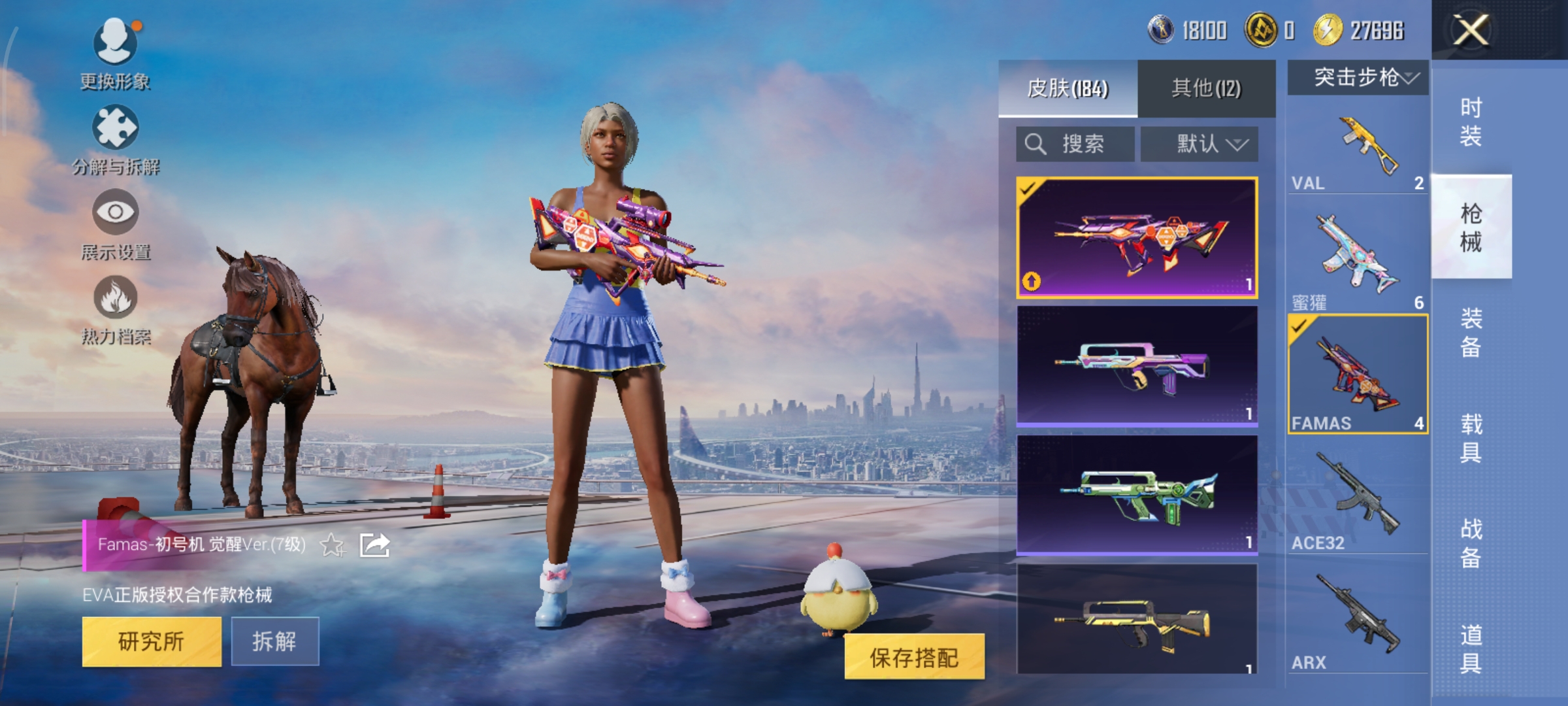The width and height of the screenshot is (1568, 706).
Task: Choose the VAL weapon in the list
Action: 1358,150
